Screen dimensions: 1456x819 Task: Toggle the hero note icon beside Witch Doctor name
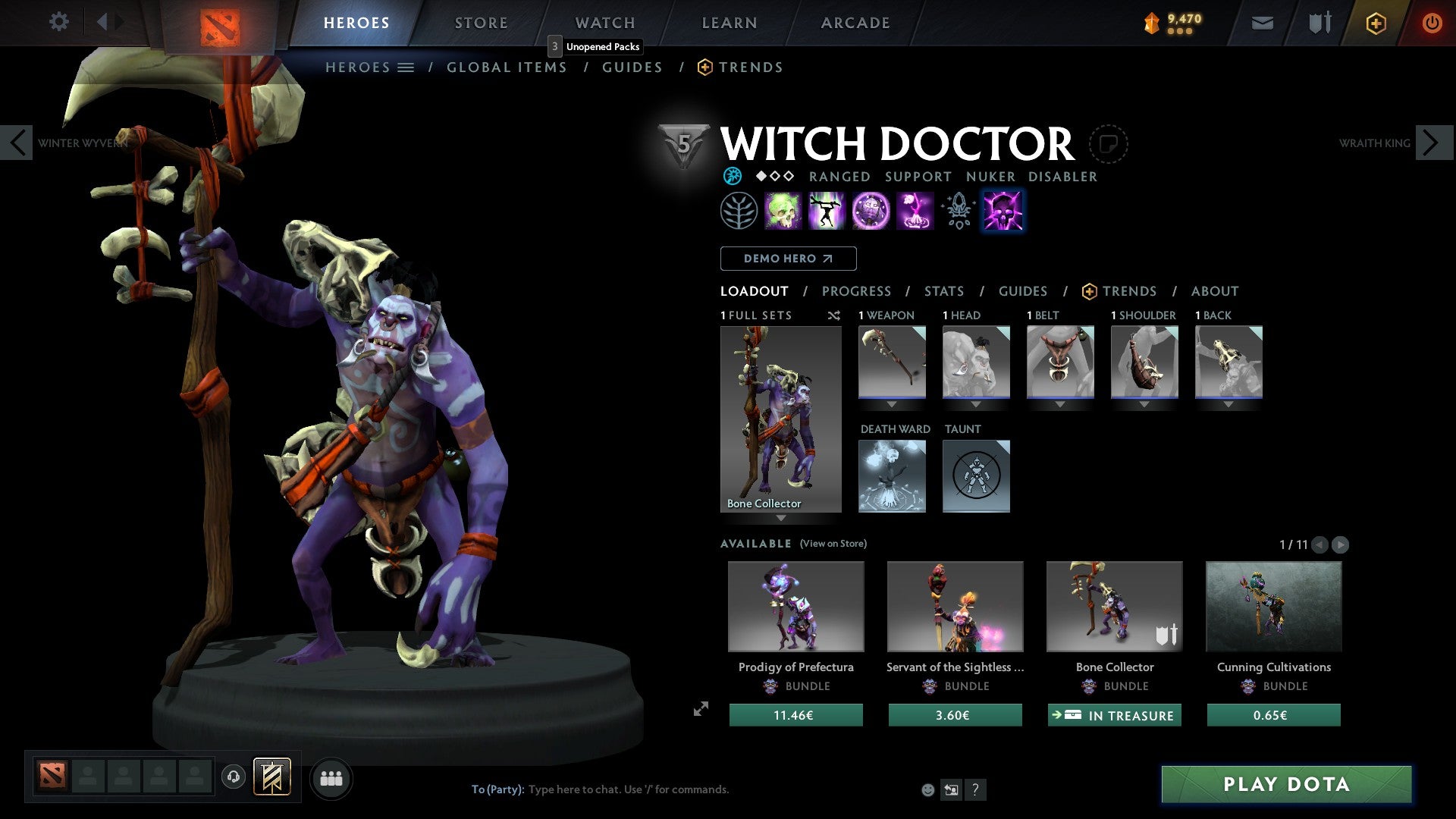tap(1109, 144)
